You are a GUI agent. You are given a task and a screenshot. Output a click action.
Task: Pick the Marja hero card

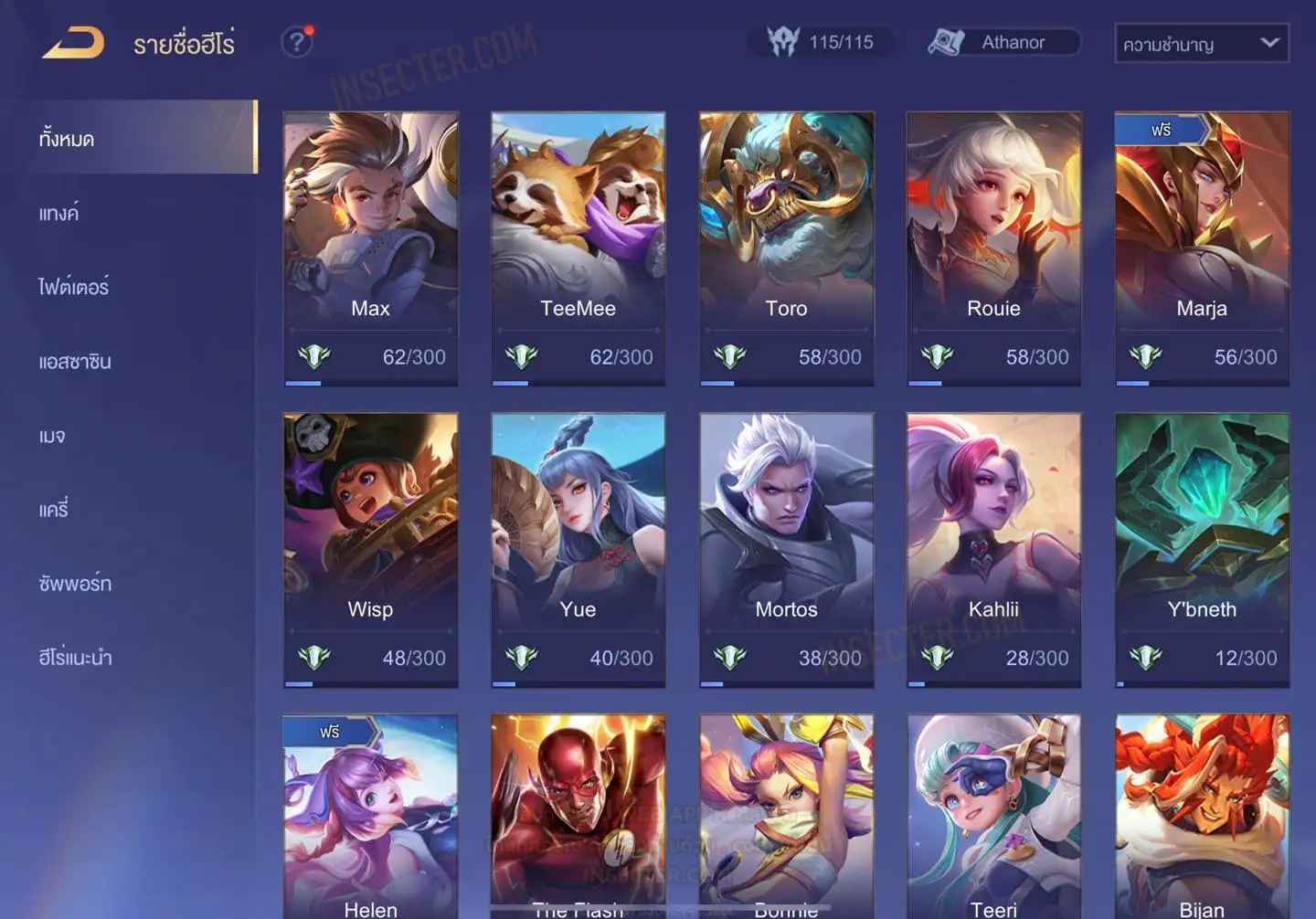click(1202, 248)
